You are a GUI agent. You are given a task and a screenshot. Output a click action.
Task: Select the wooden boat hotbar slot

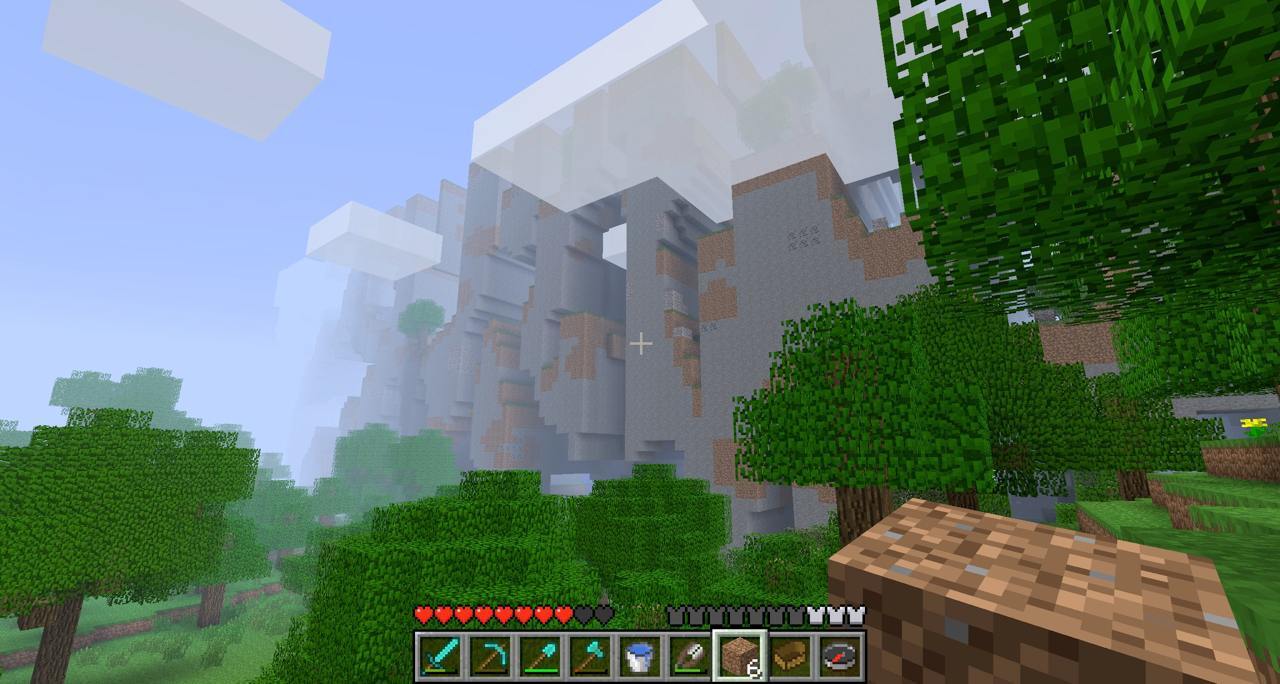790,656
